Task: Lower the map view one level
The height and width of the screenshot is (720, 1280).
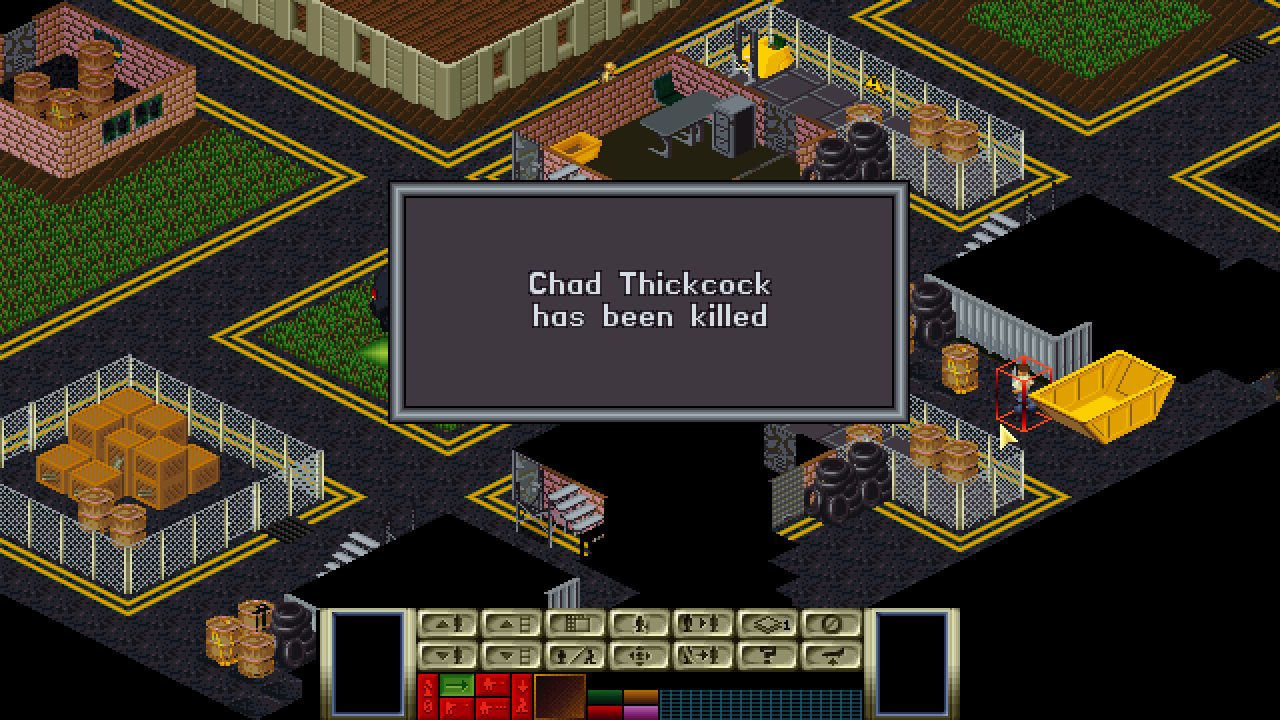Action: [510, 656]
